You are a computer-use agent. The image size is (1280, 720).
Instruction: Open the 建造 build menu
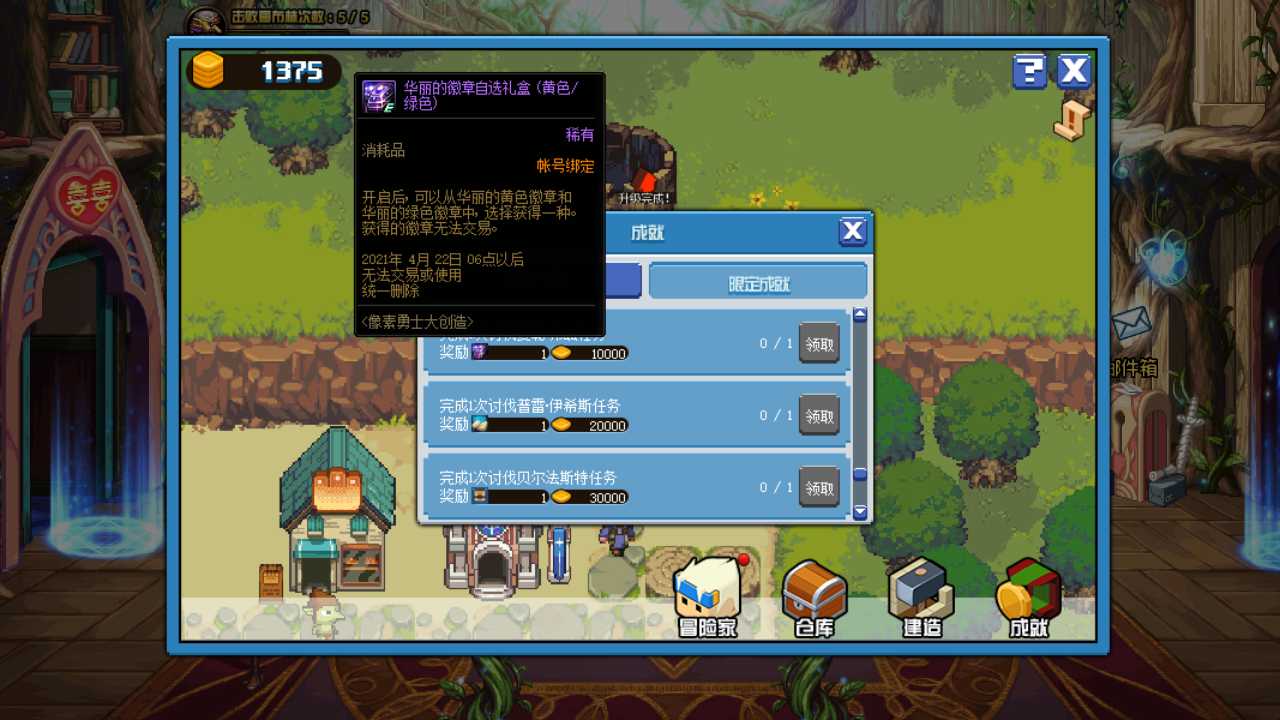click(920, 597)
